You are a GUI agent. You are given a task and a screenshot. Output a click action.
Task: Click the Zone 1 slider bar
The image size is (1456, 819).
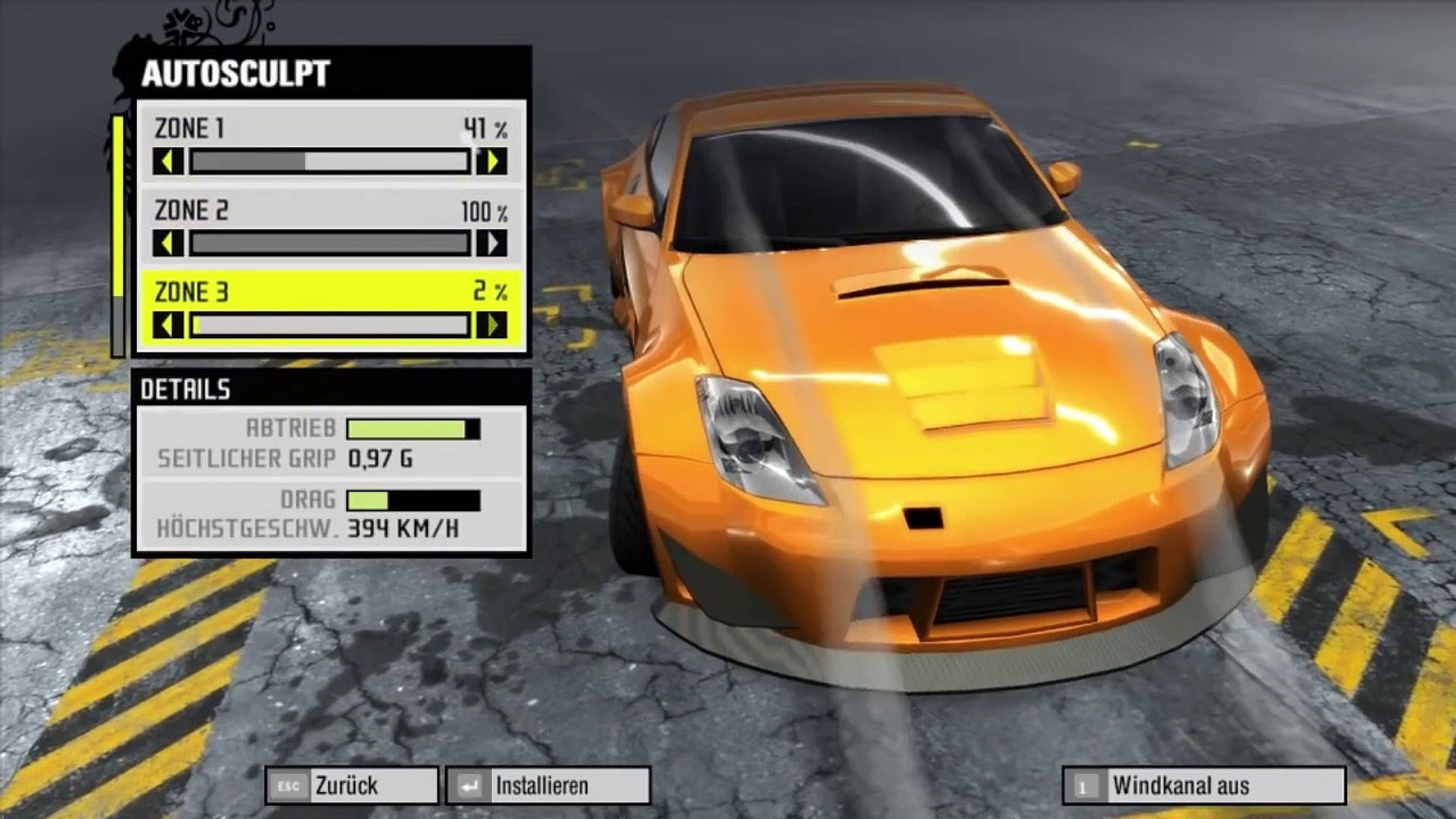[x=330, y=162]
